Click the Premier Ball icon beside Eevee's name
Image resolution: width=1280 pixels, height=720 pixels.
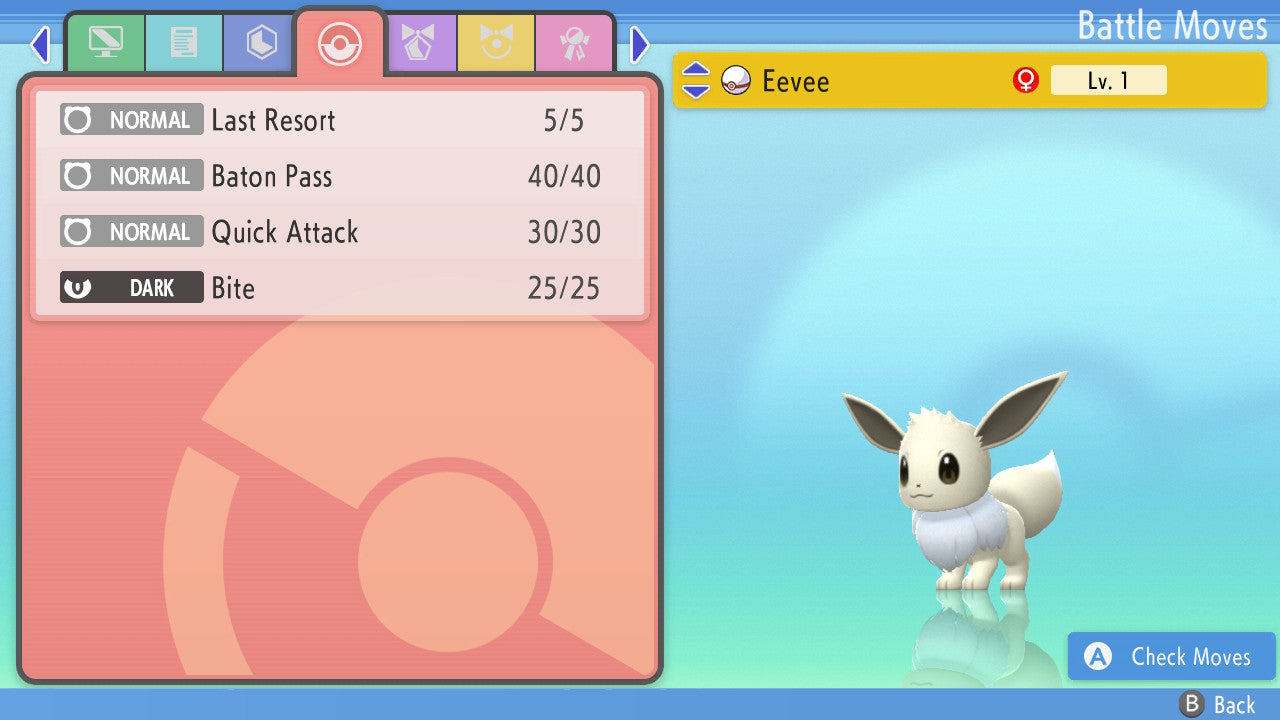736,80
